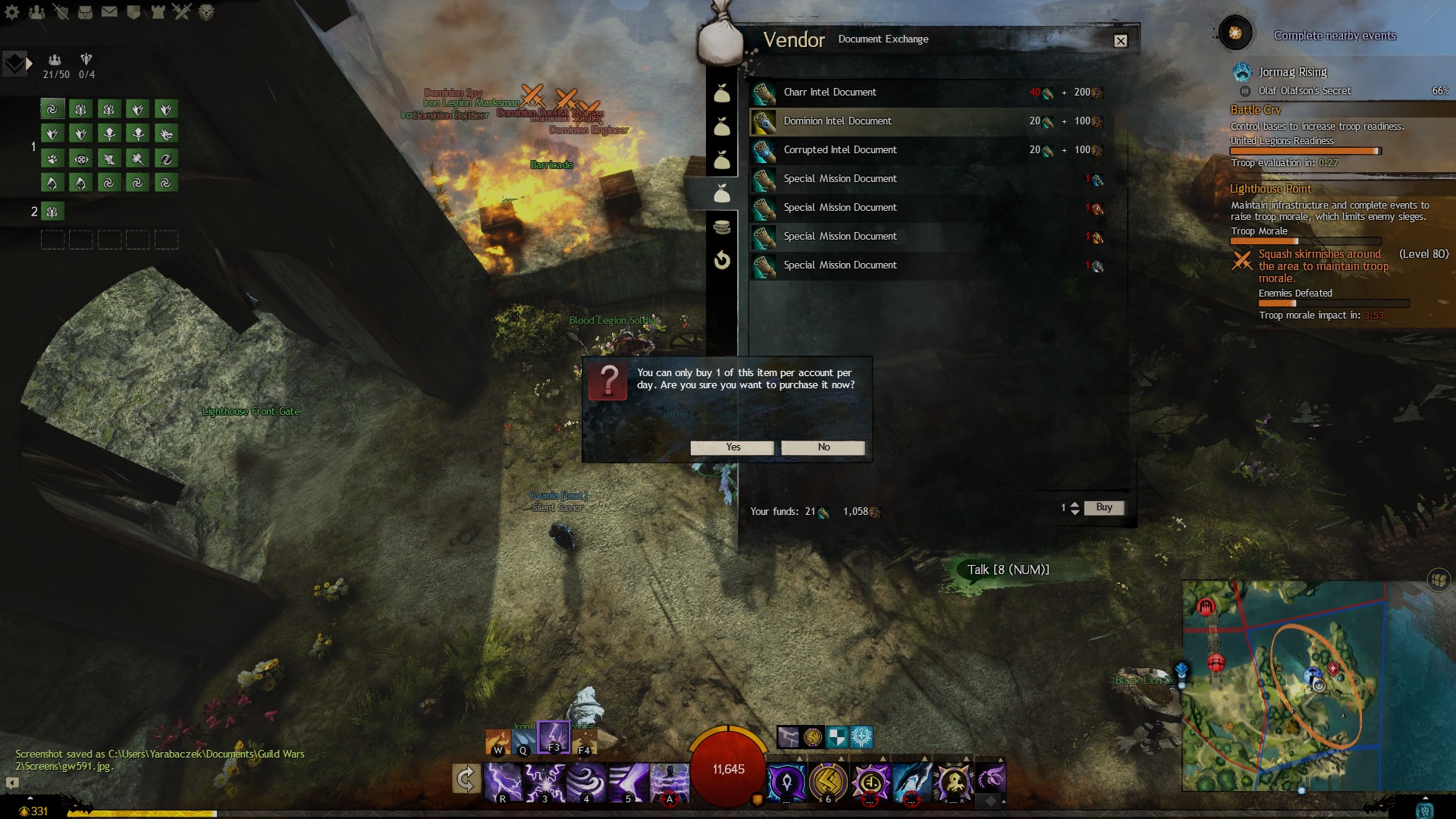Open the Complete nearby events objective icon

coord(1235,33)
